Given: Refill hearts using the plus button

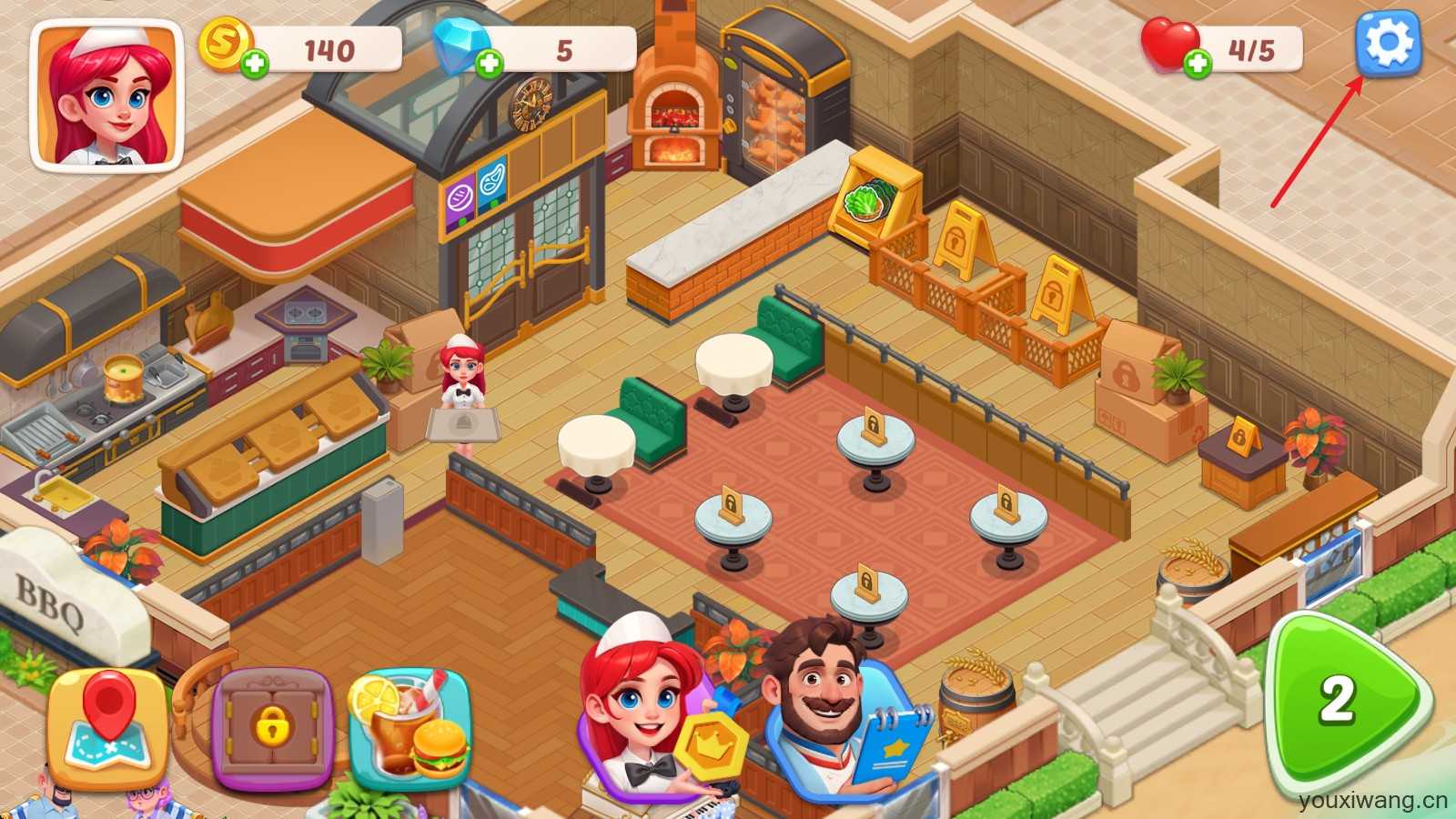Looking at the screenshot, I should [1198, 63].
